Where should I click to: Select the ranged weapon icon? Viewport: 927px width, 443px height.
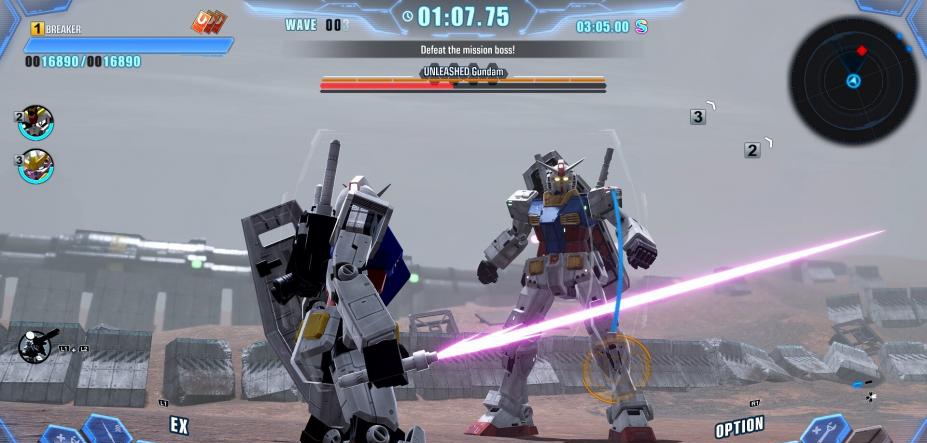[36, 347]
